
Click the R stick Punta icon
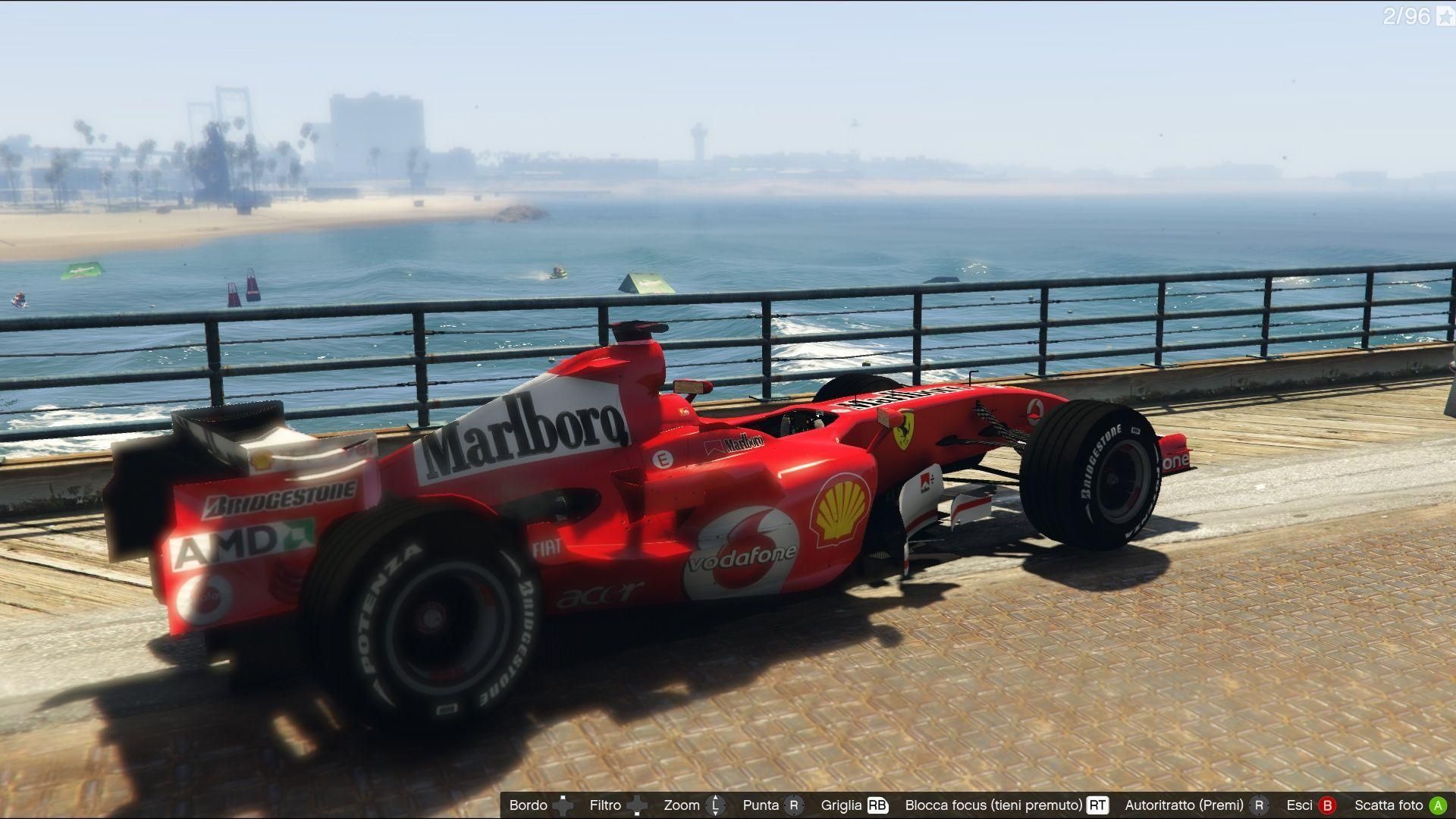792,804
